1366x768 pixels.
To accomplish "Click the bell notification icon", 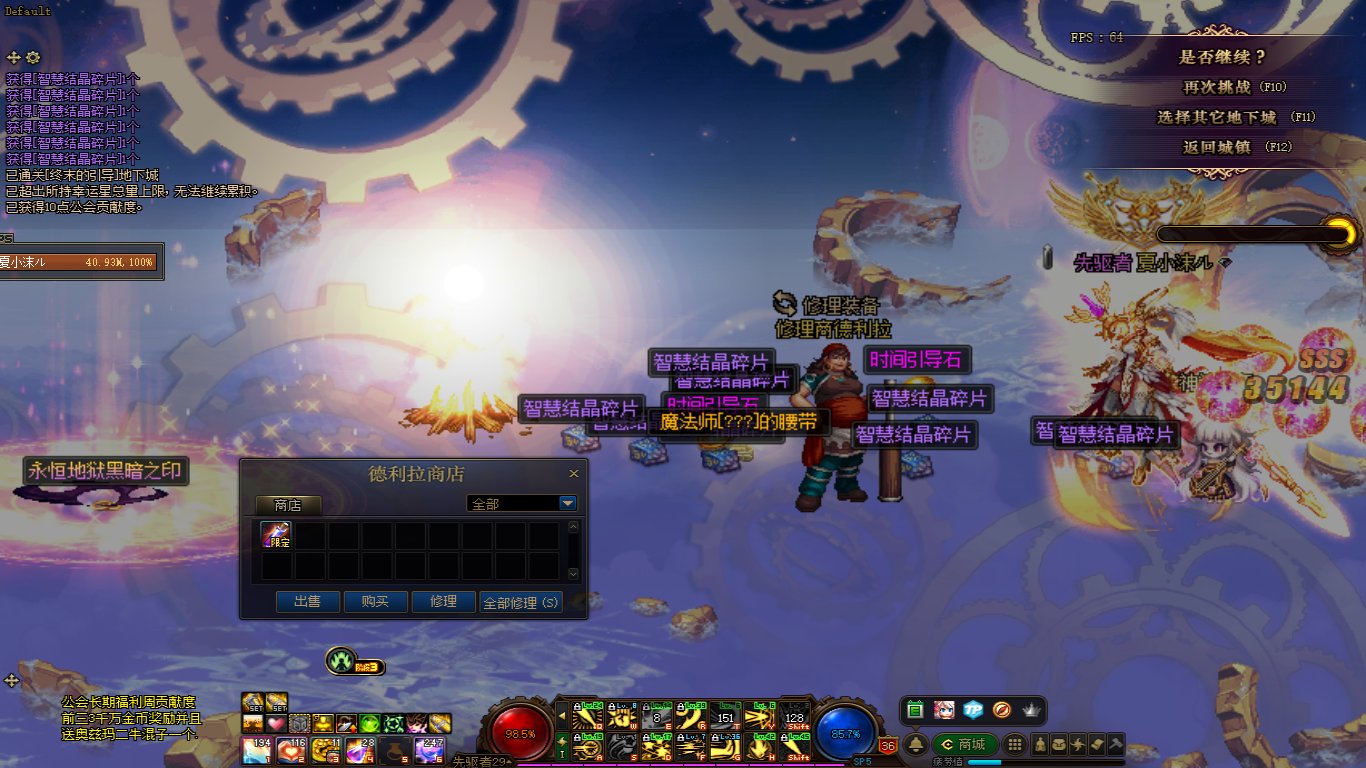I will 915,744.
